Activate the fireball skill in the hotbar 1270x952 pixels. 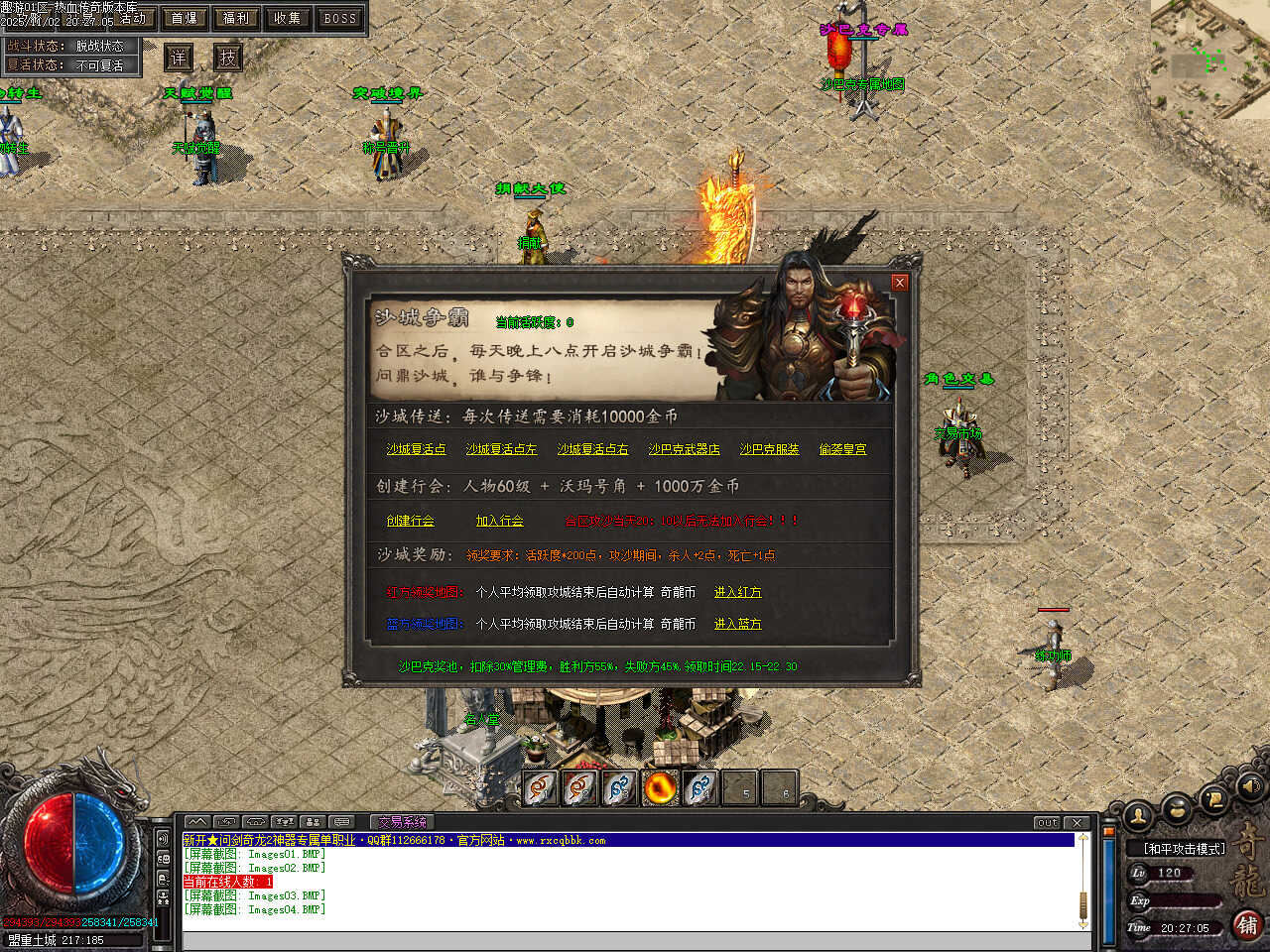[x=660, y=788]
